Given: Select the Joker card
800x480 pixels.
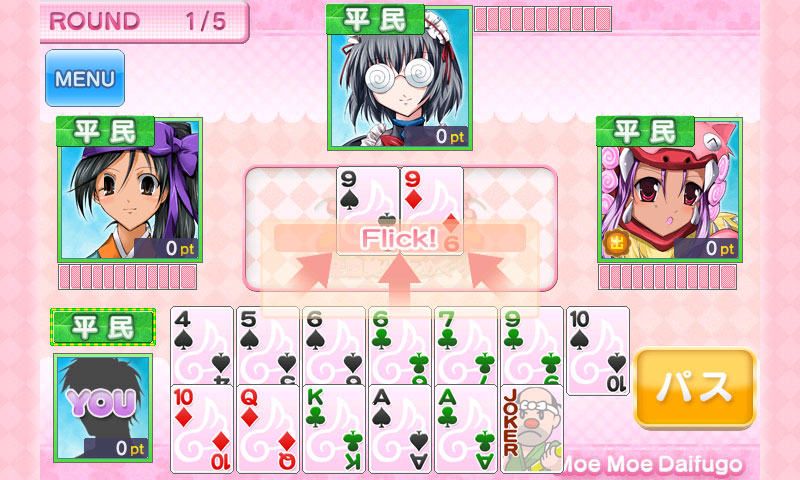Looking at the screenshot, I should click(x=531, y=430).
